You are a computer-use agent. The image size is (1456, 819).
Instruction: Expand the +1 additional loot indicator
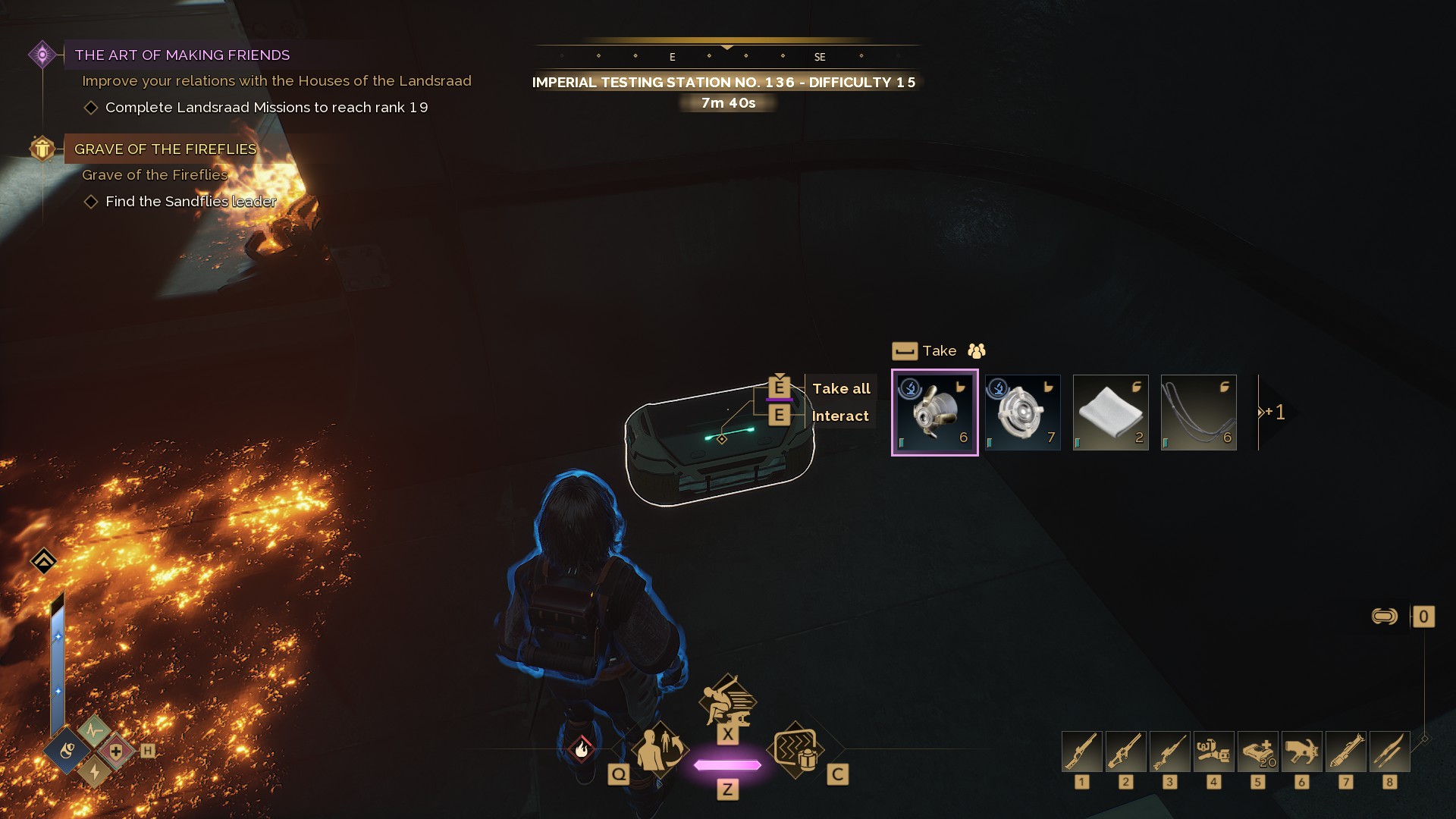click(1274, 413)
